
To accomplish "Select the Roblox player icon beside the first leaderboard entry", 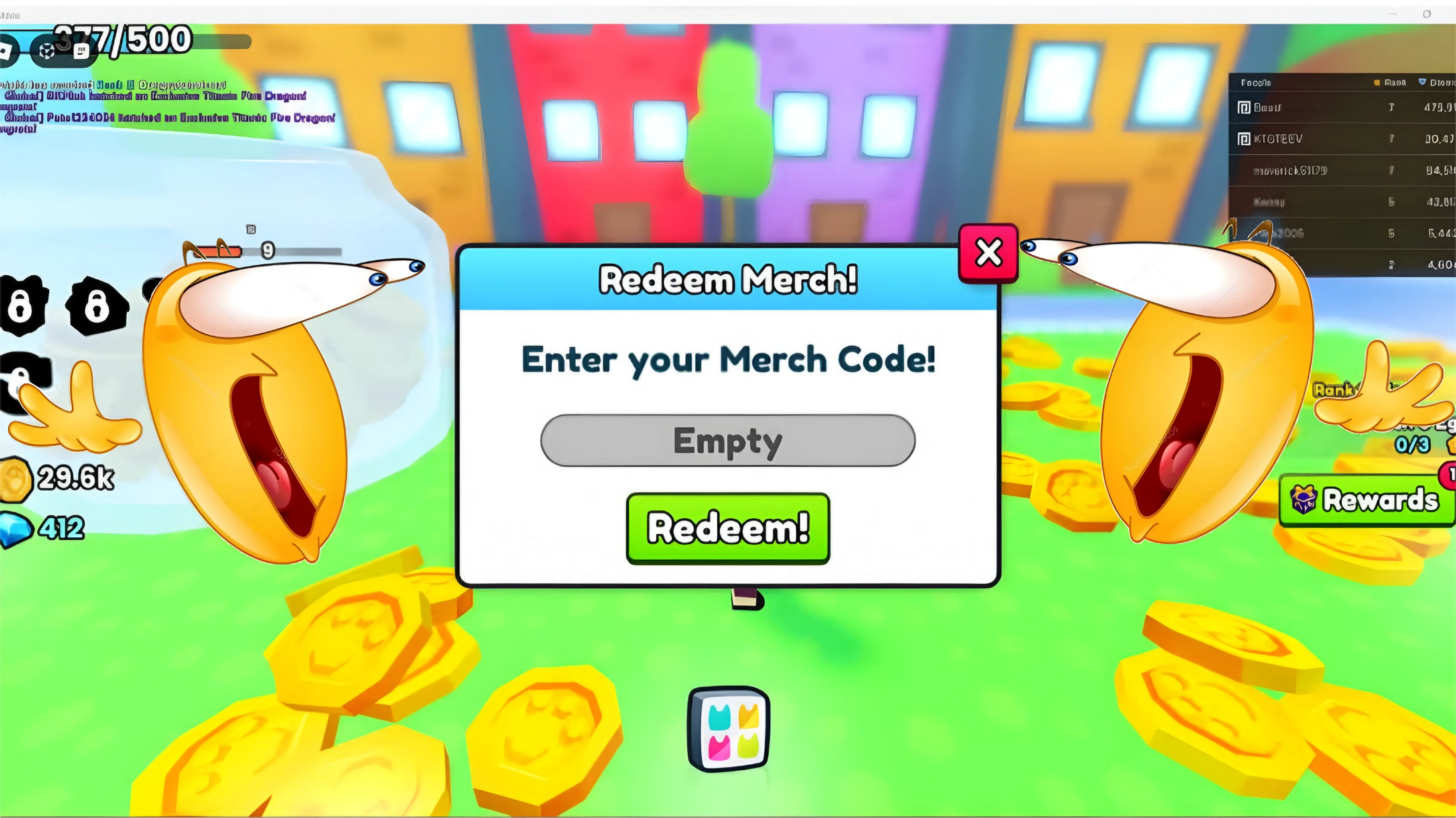I will (1244, 108).
